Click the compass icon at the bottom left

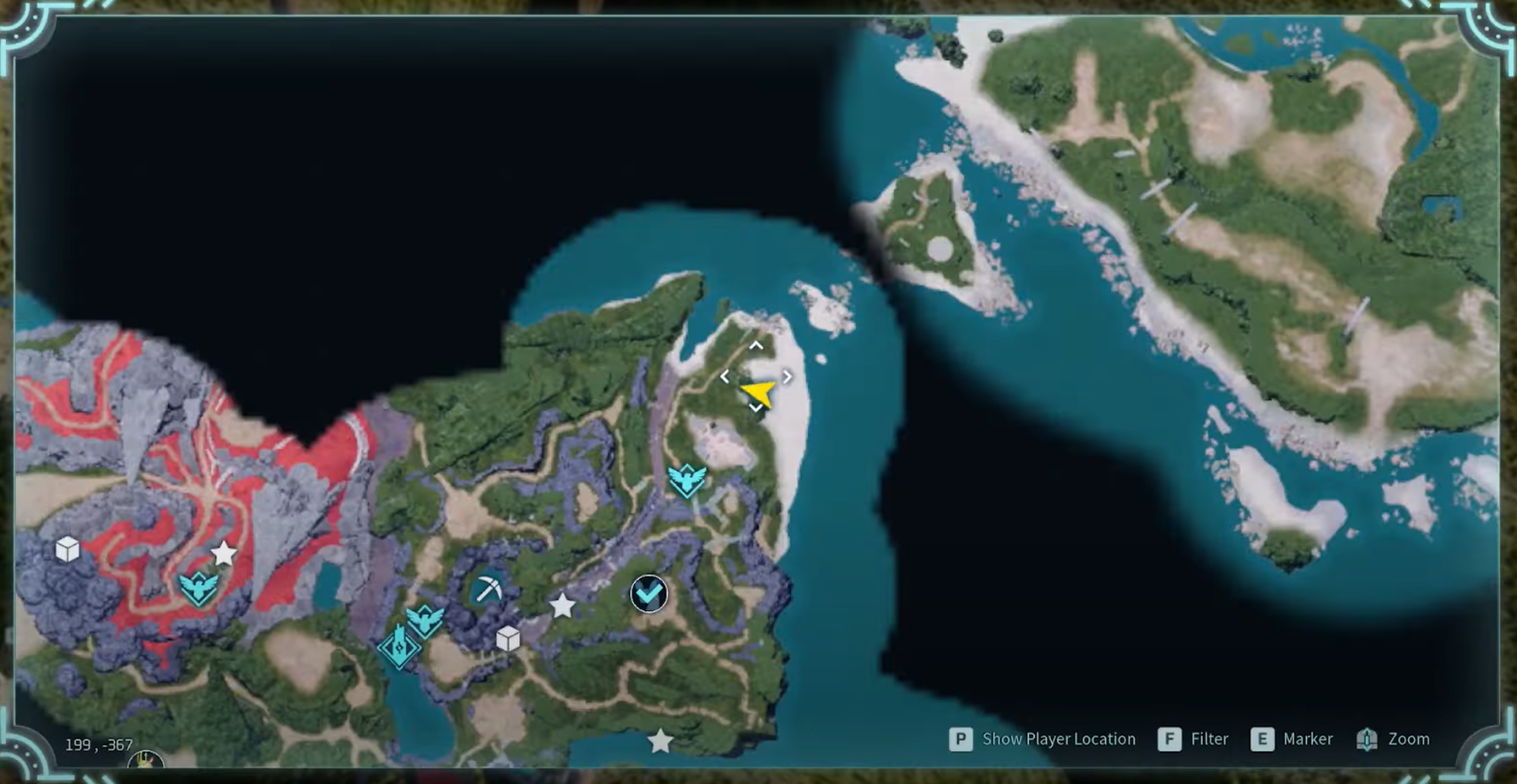144,762
